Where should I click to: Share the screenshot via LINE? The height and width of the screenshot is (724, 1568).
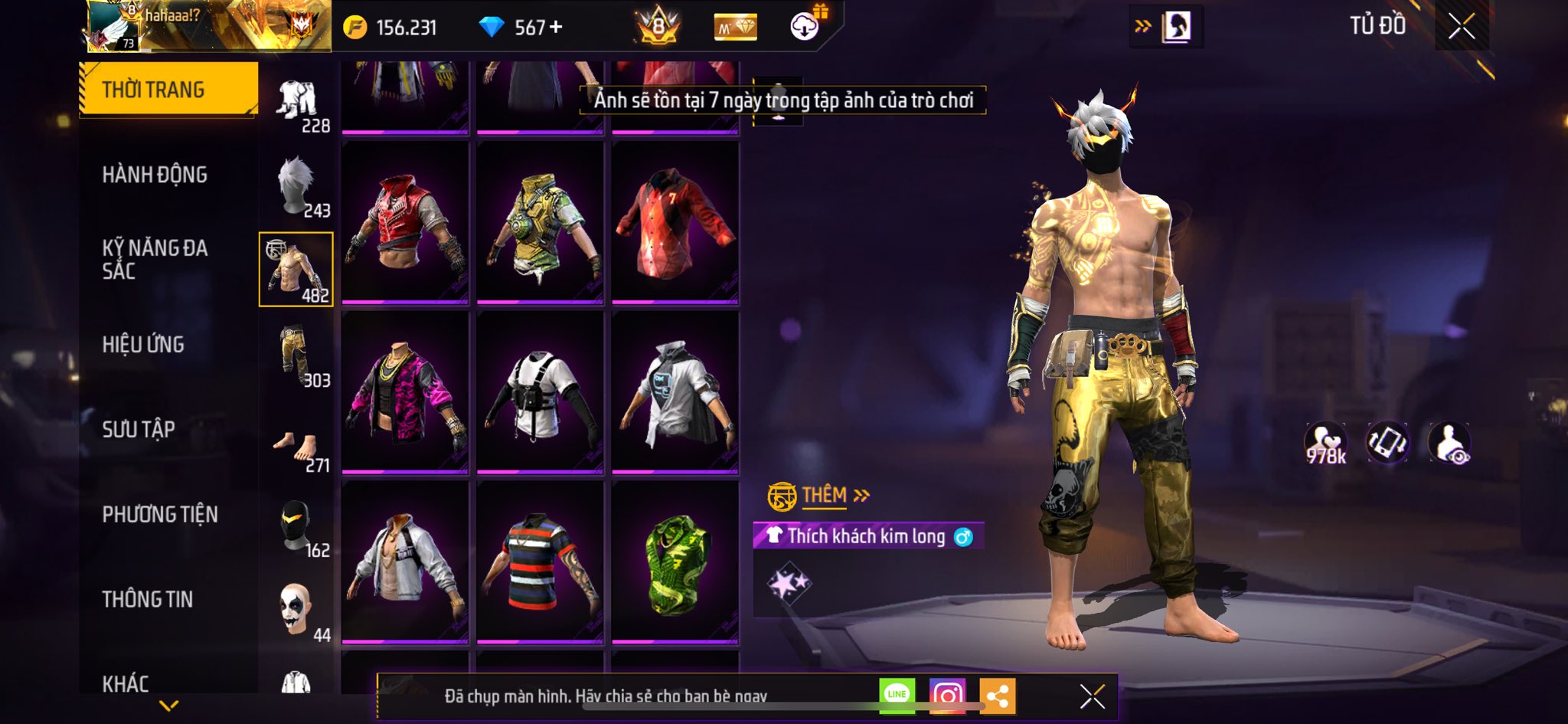coord(897,695)
